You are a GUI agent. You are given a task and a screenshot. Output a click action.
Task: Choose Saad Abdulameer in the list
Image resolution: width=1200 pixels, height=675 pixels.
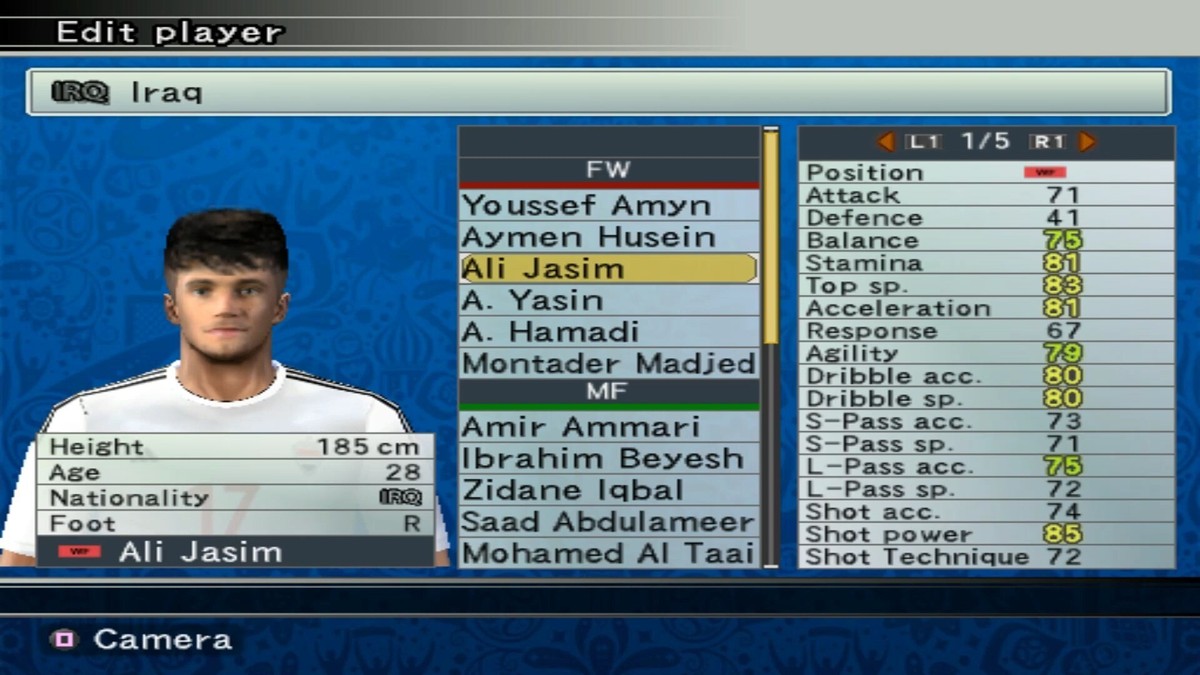608,522
